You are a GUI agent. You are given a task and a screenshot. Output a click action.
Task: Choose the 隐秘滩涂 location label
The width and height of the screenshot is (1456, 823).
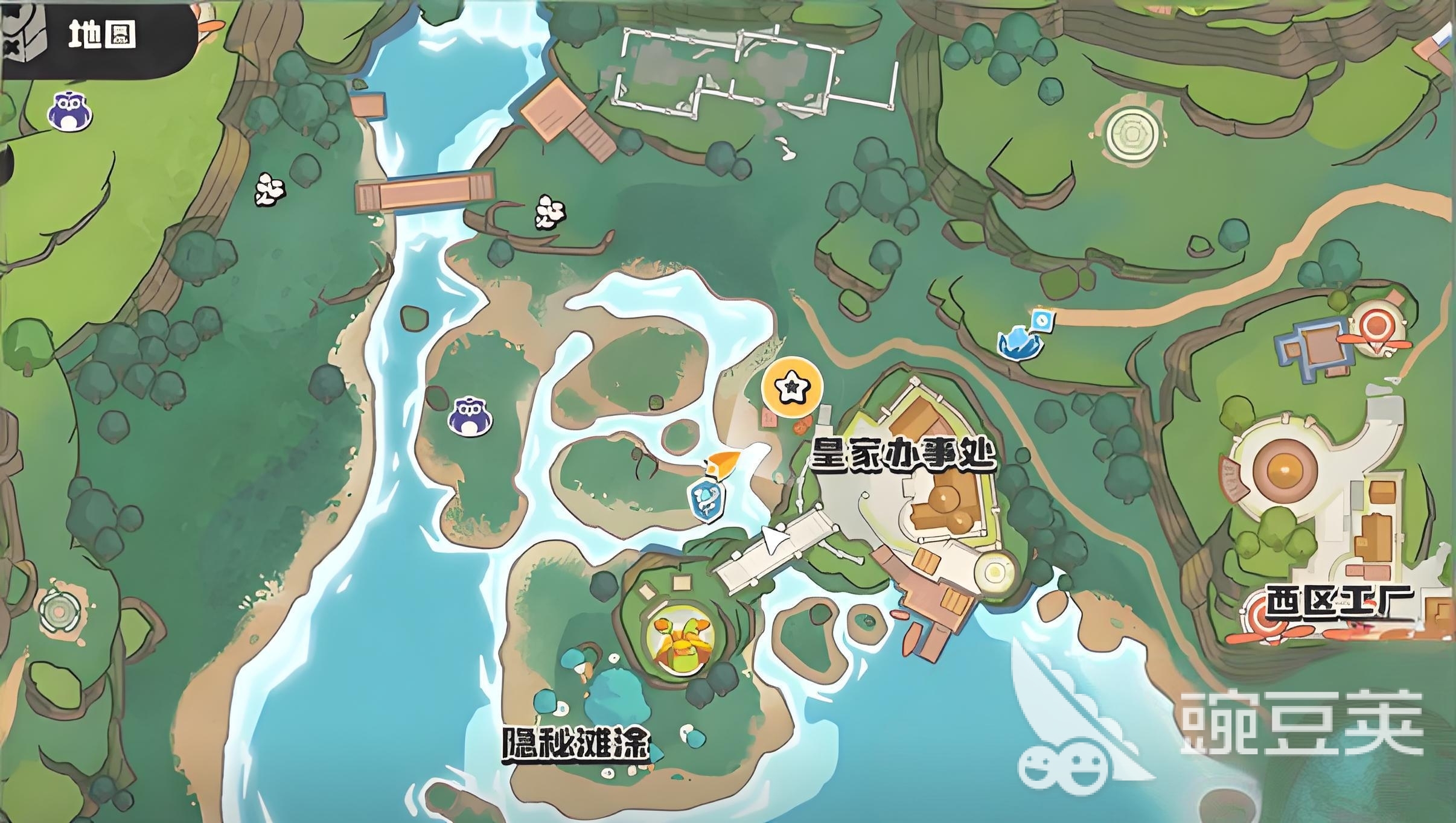tap(575, 746)
